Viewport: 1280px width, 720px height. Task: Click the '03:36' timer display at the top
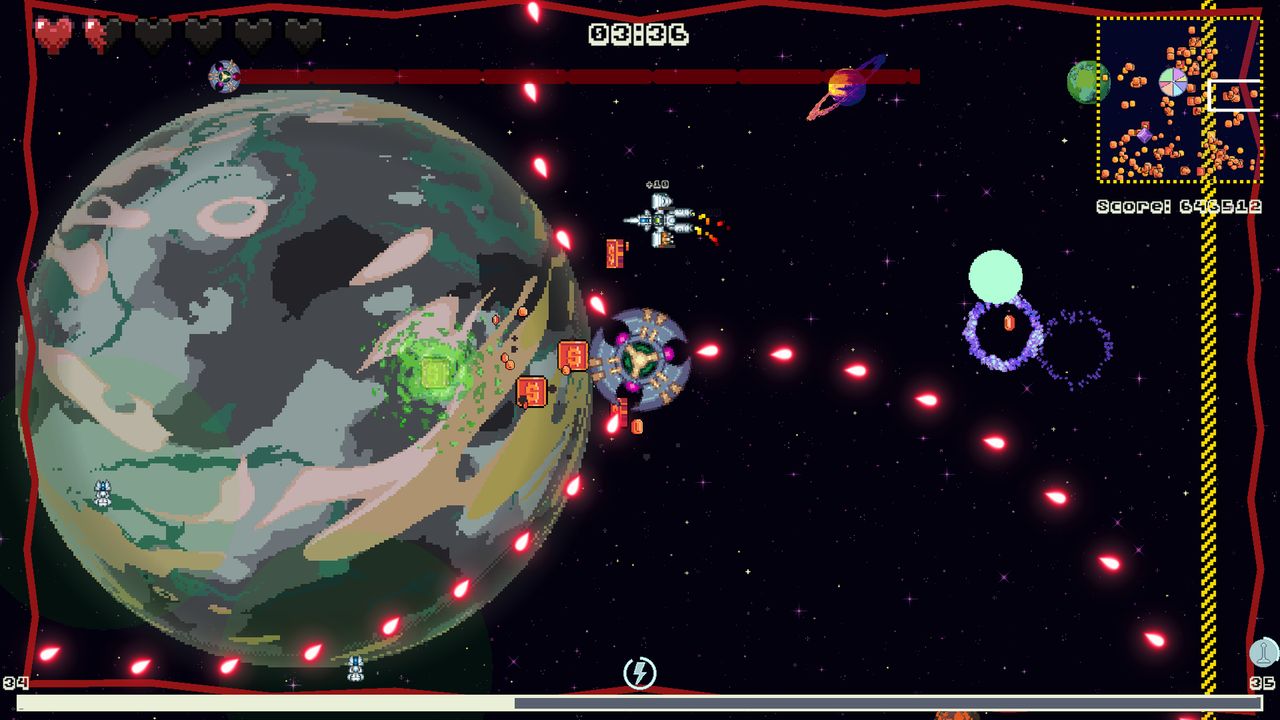tap(638, 34)
